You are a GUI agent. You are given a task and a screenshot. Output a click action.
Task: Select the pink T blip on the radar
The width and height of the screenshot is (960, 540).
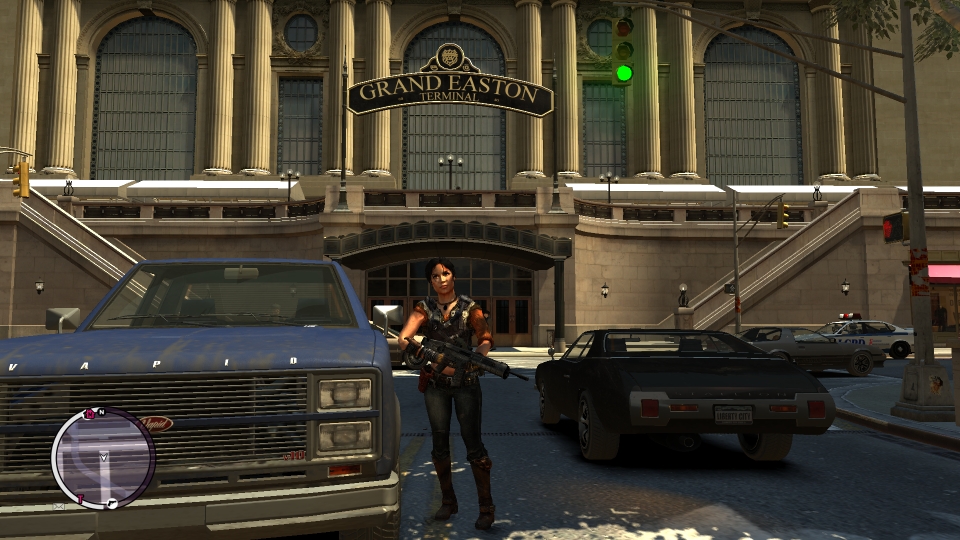click(81, 498)
